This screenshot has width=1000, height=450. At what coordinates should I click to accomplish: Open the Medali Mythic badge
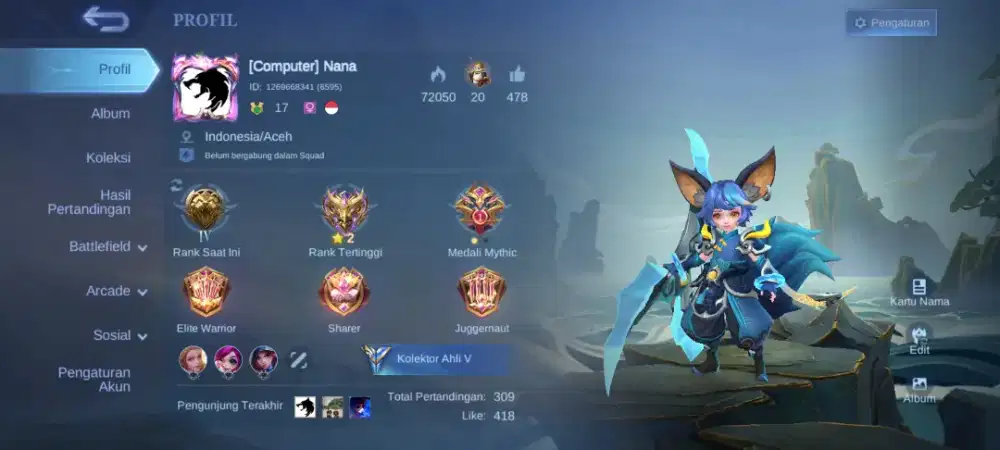click(480, 212)
